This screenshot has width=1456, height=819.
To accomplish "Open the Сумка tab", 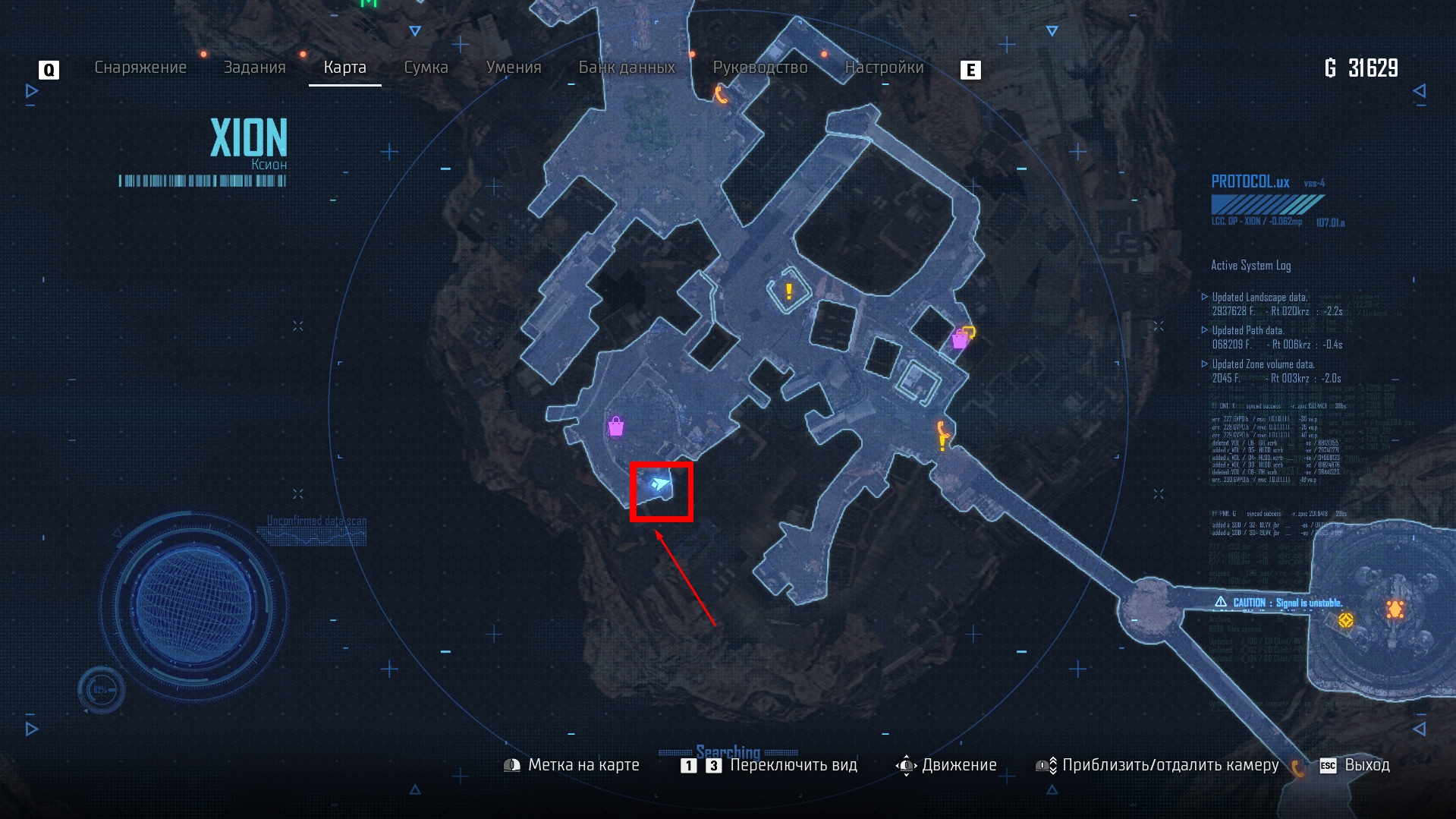I will (426, 68).
